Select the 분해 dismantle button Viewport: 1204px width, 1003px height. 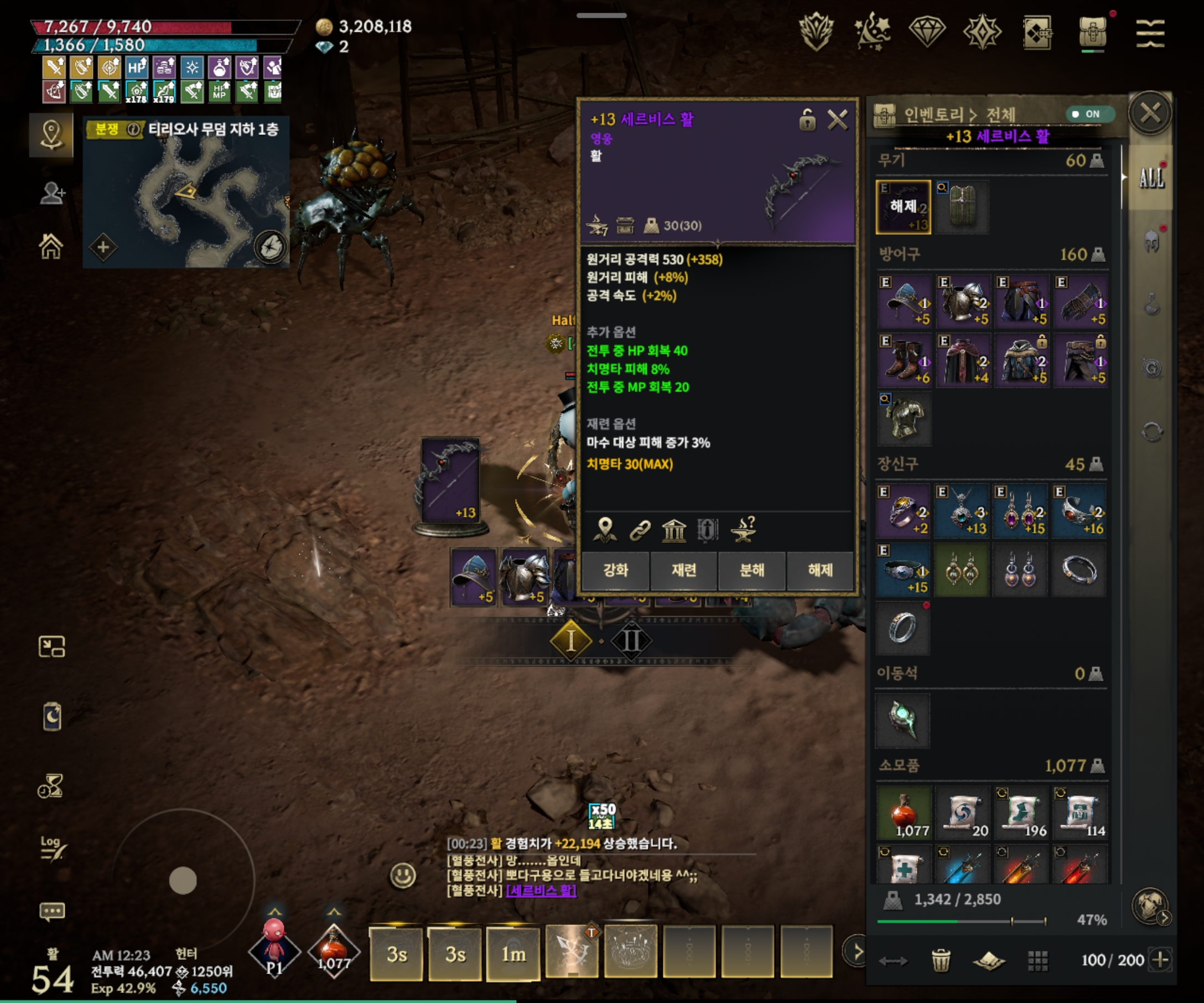tap(751, 570)
